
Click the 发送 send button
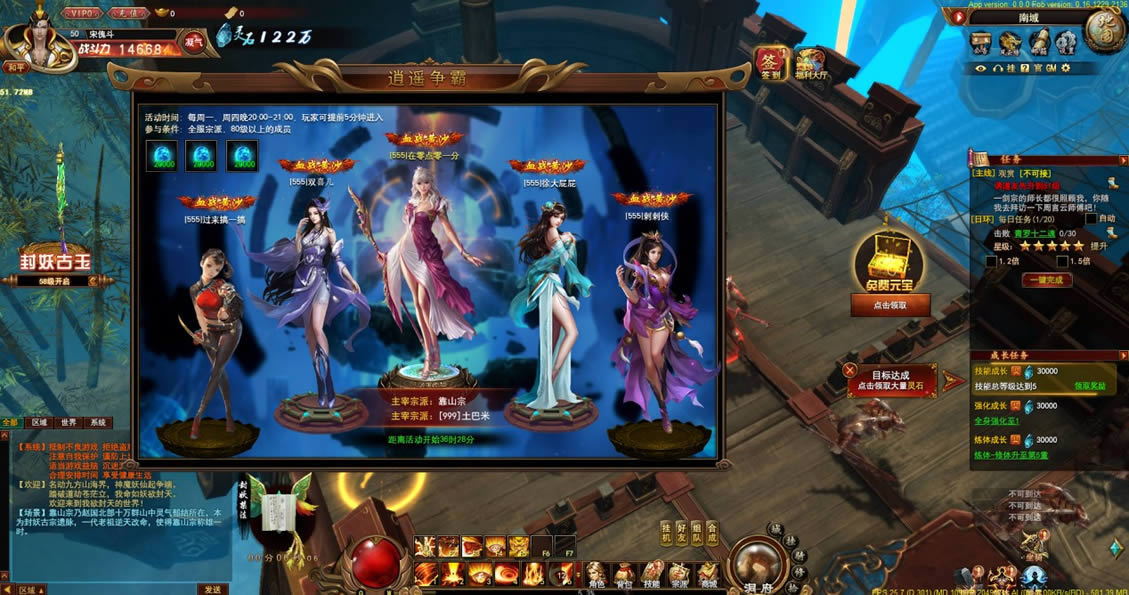[212, 589]
